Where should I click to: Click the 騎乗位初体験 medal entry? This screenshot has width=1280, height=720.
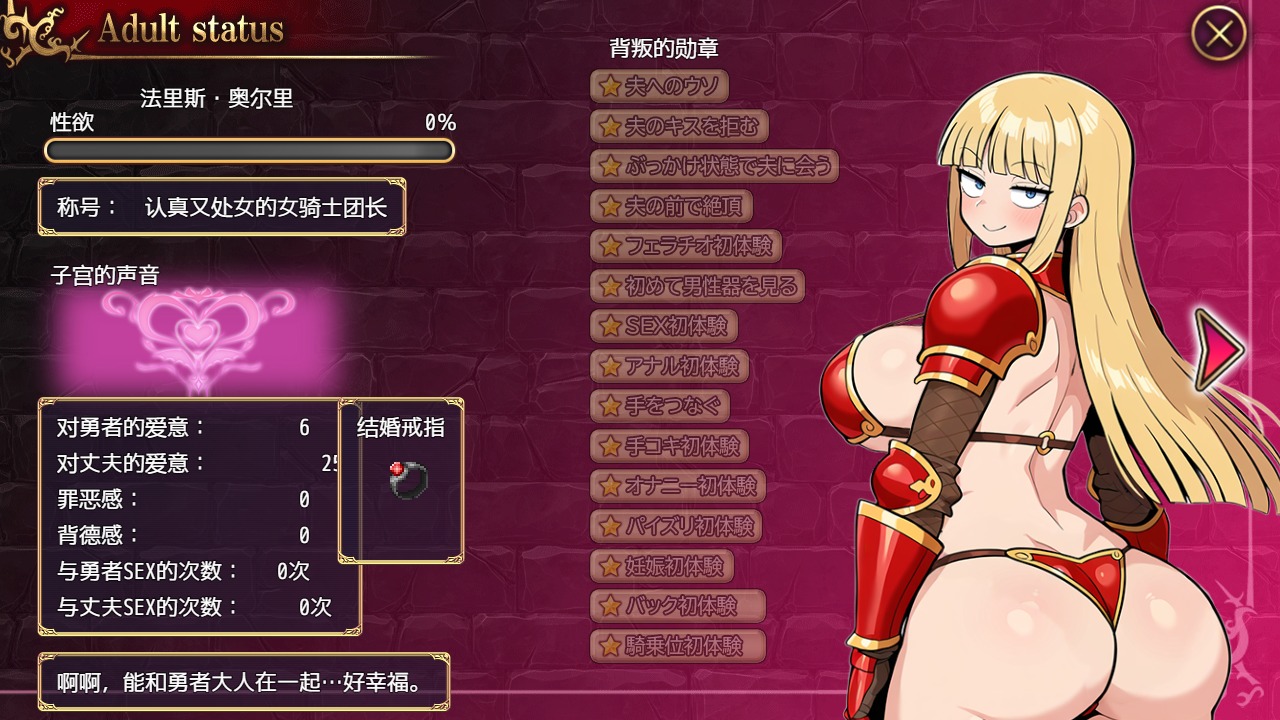click(679, 645)
